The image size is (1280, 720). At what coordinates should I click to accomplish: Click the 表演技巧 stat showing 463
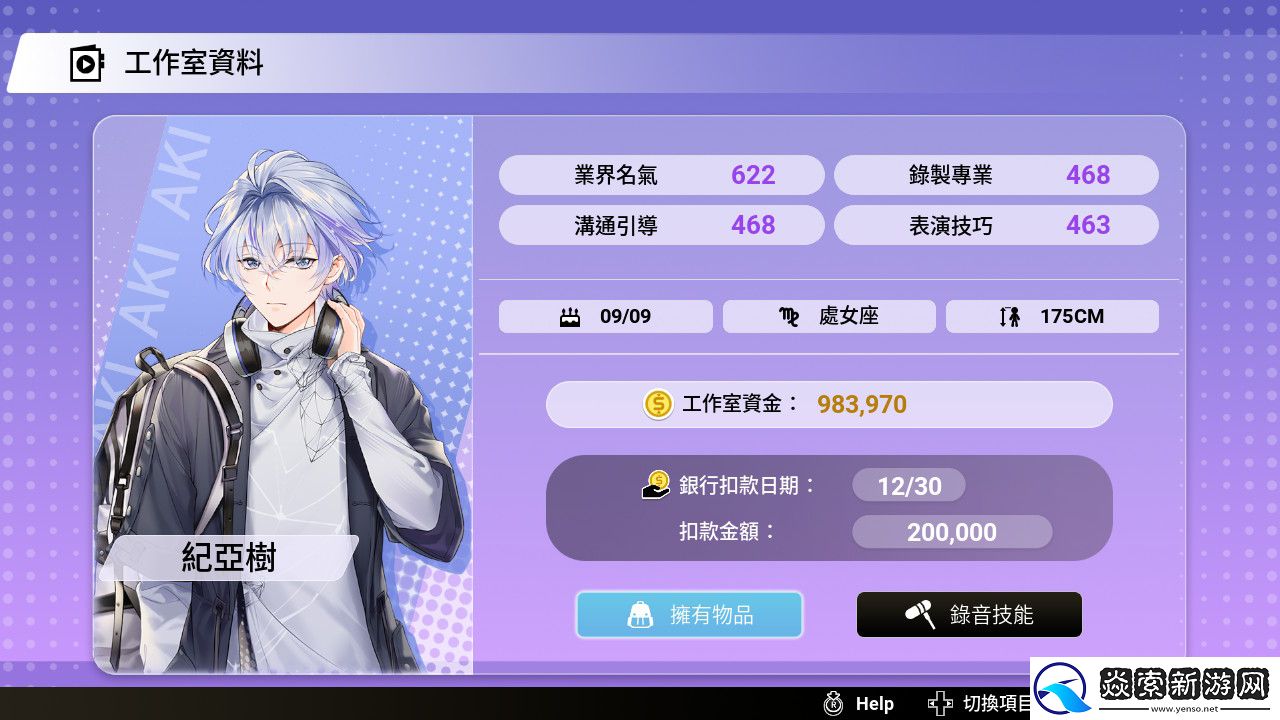(996, 225)
